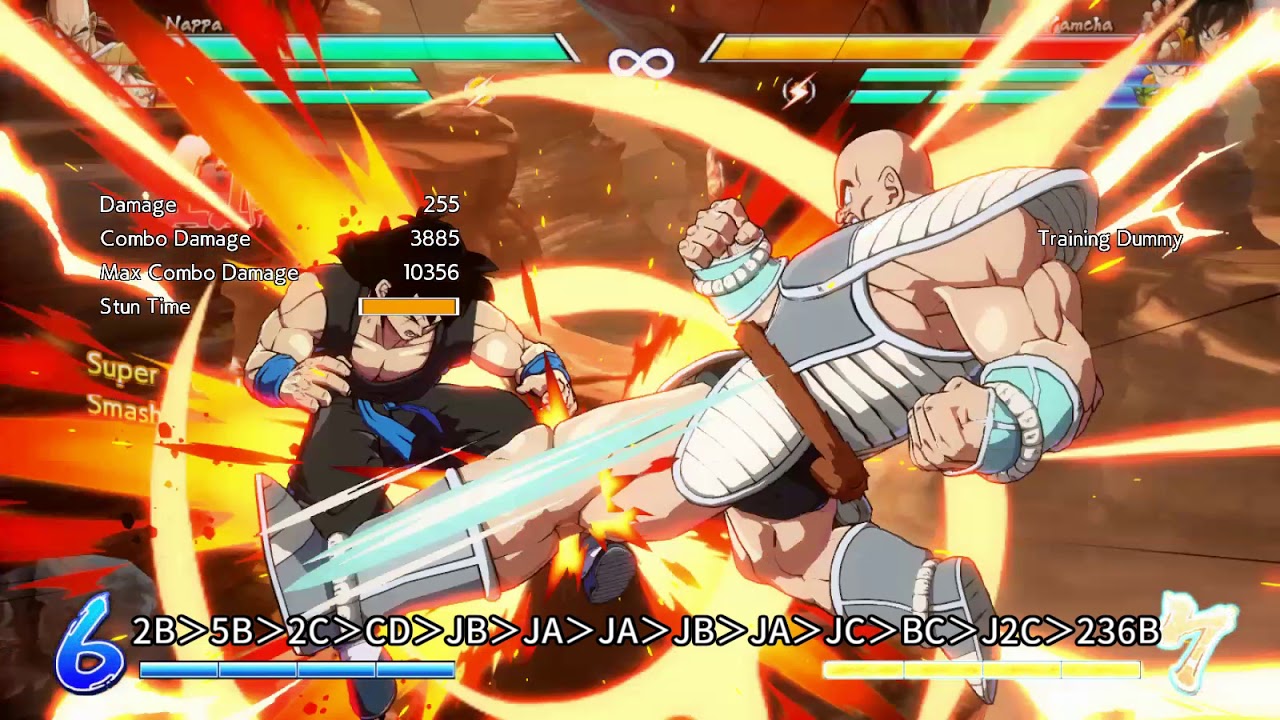
Task: Expand the Damage stats panel
Action: (138, 205)
